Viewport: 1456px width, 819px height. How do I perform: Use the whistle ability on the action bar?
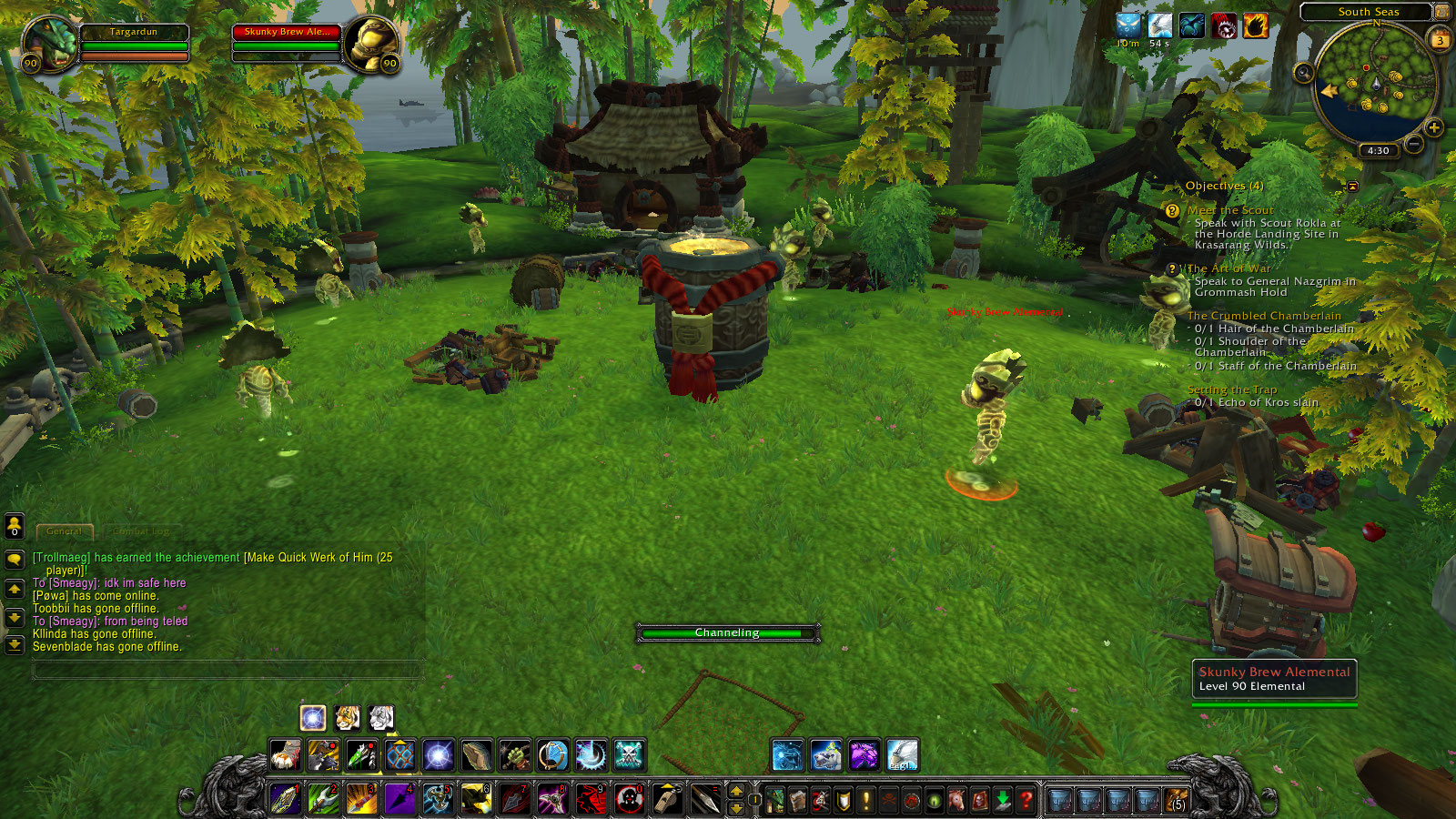(x=667, y=798)
